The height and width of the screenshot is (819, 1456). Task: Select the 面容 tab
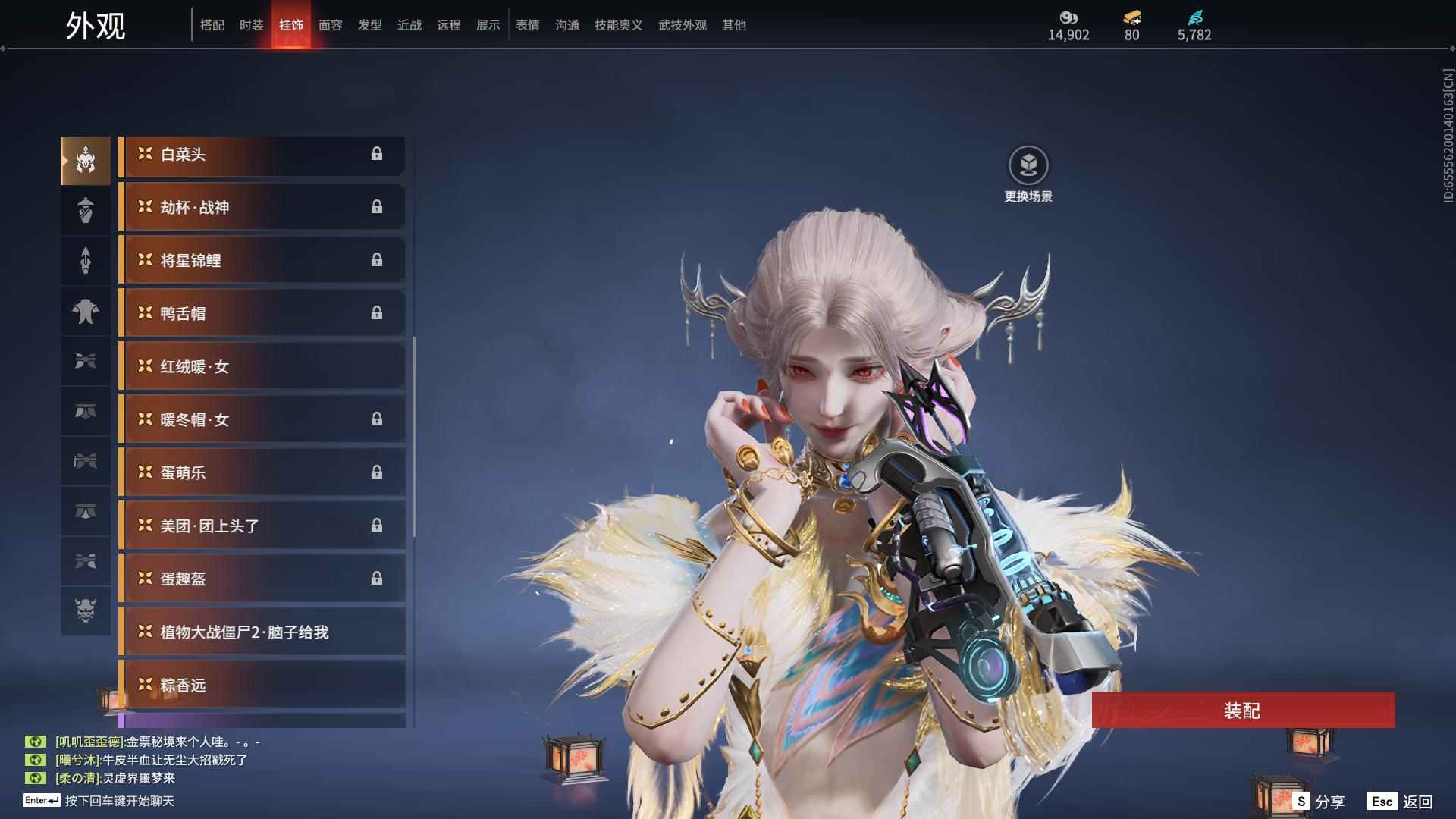point(331,25)
